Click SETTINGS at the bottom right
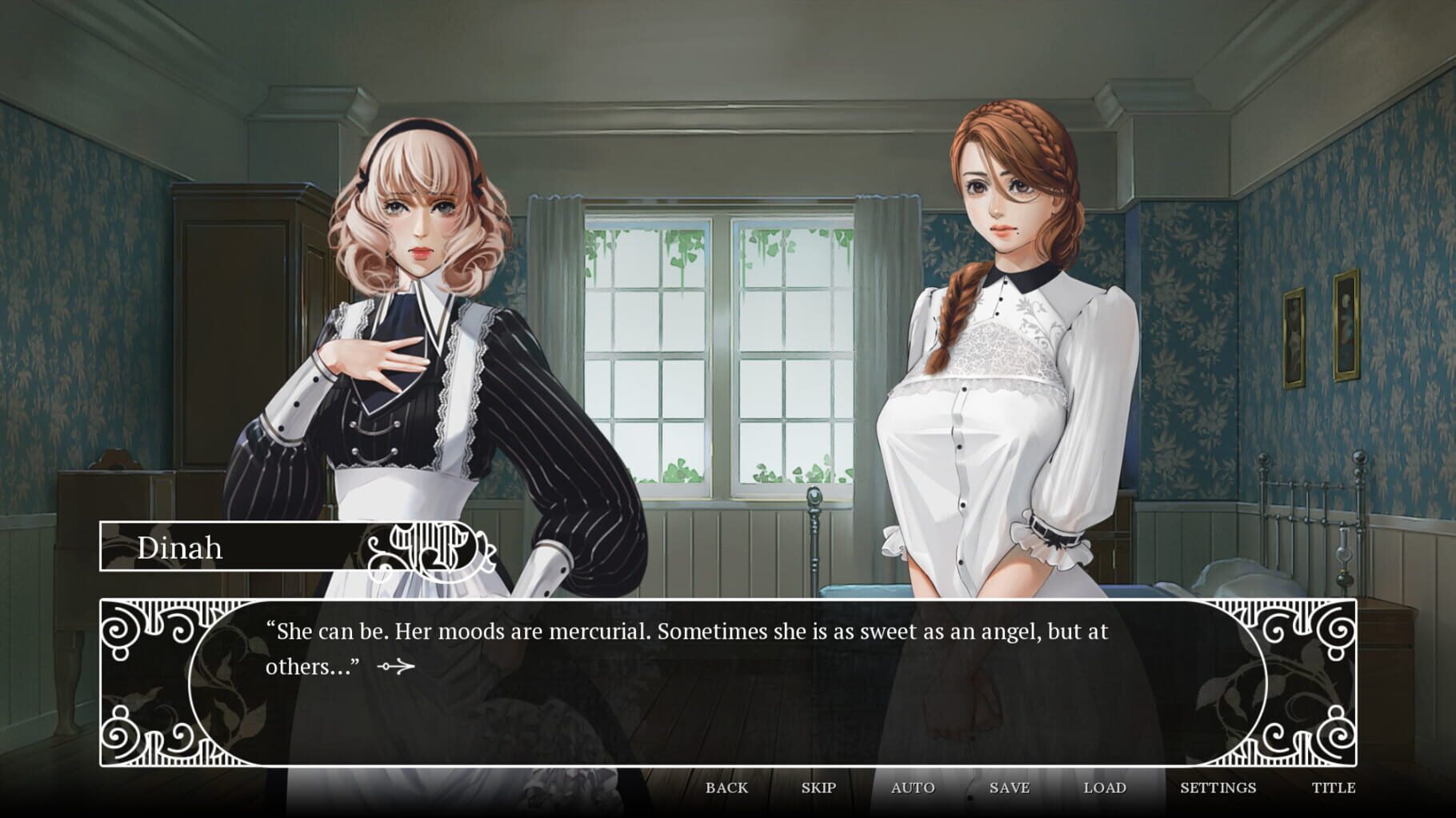The height and width of the screenshot is (818, 1456). pyautogui.click(x=1219, y=788)
